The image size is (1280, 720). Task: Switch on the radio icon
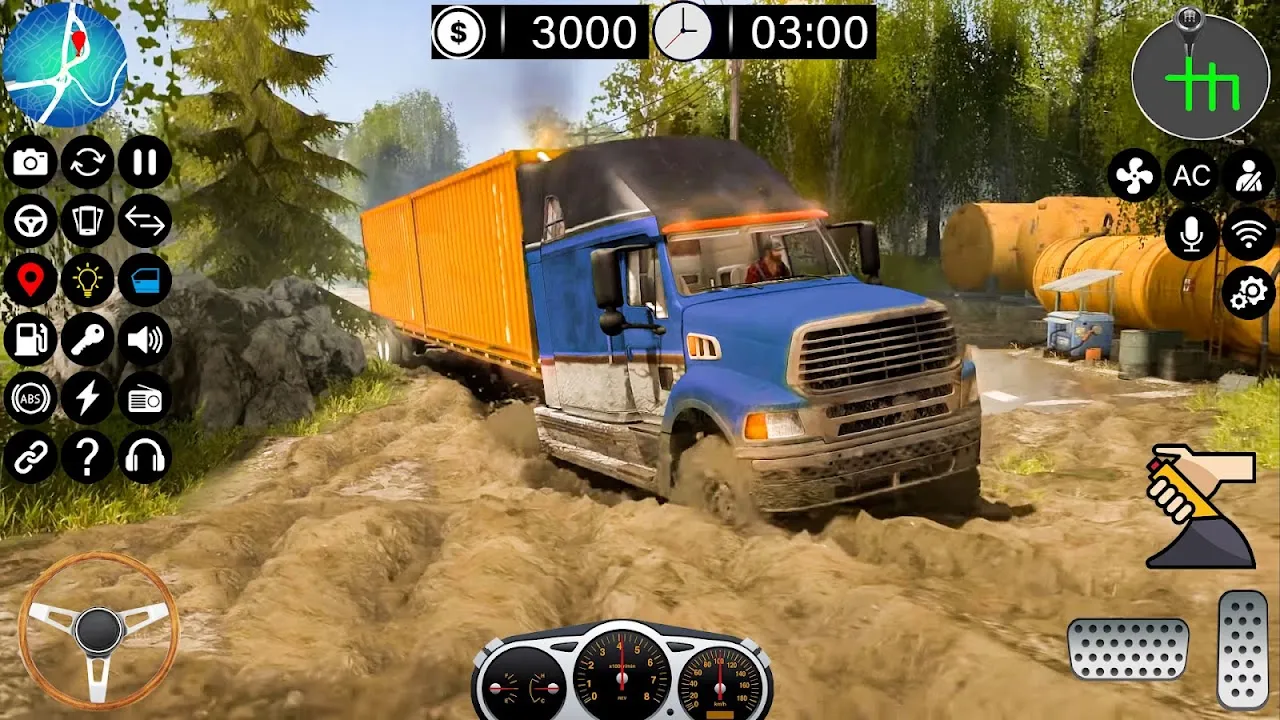coord(145,398)
